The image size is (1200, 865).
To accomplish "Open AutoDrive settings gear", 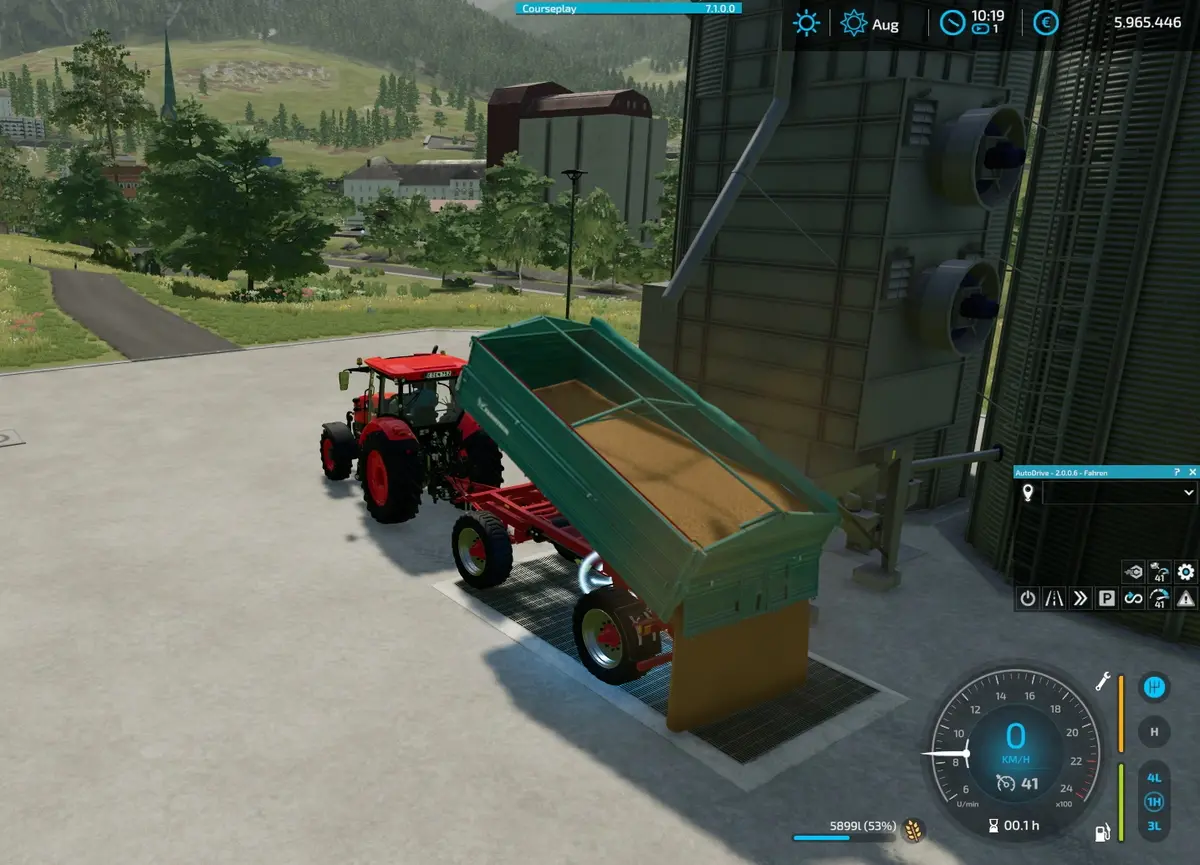I will [1186, 572].
